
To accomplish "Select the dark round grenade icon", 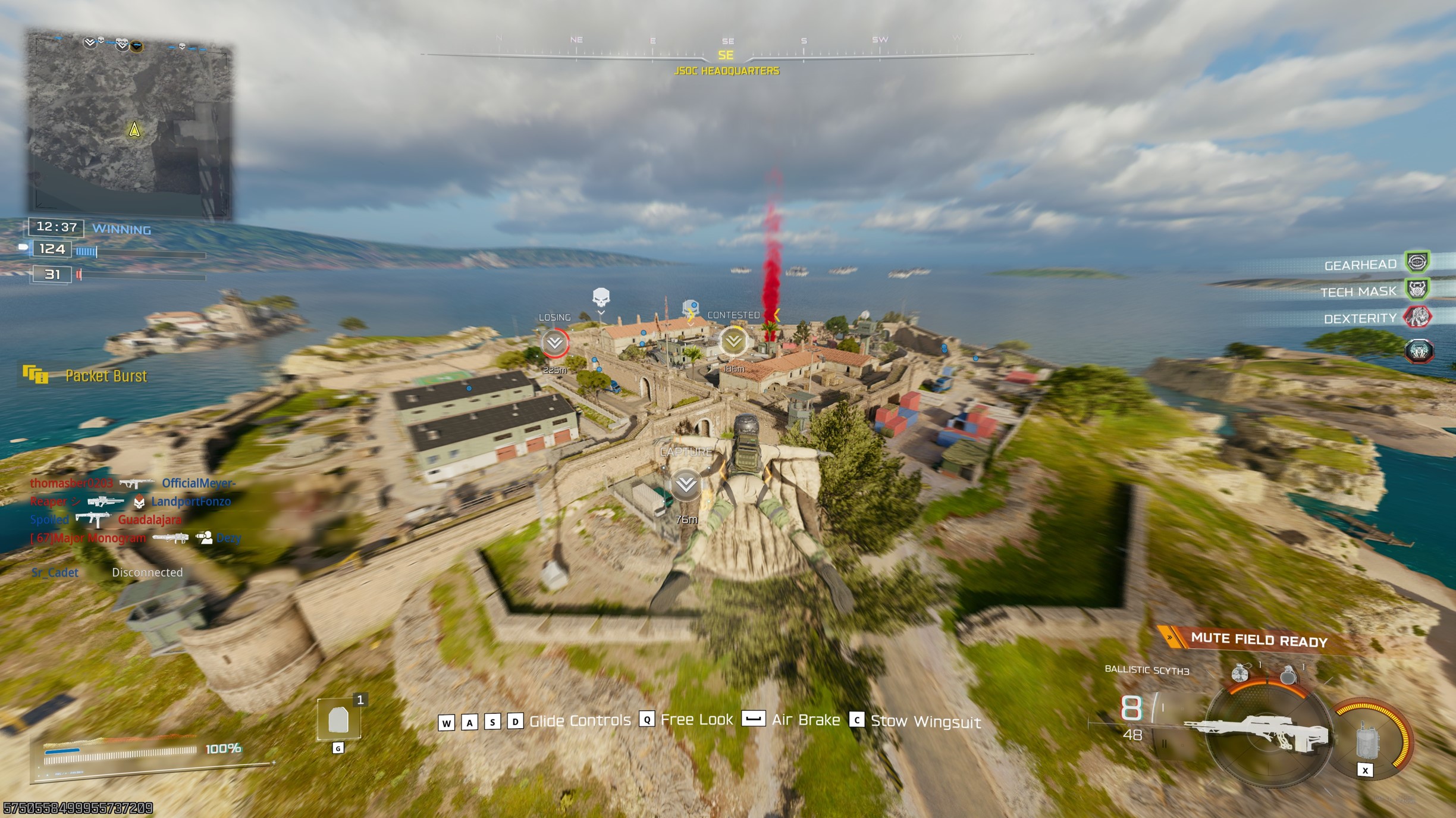I will coord(1288,675).
